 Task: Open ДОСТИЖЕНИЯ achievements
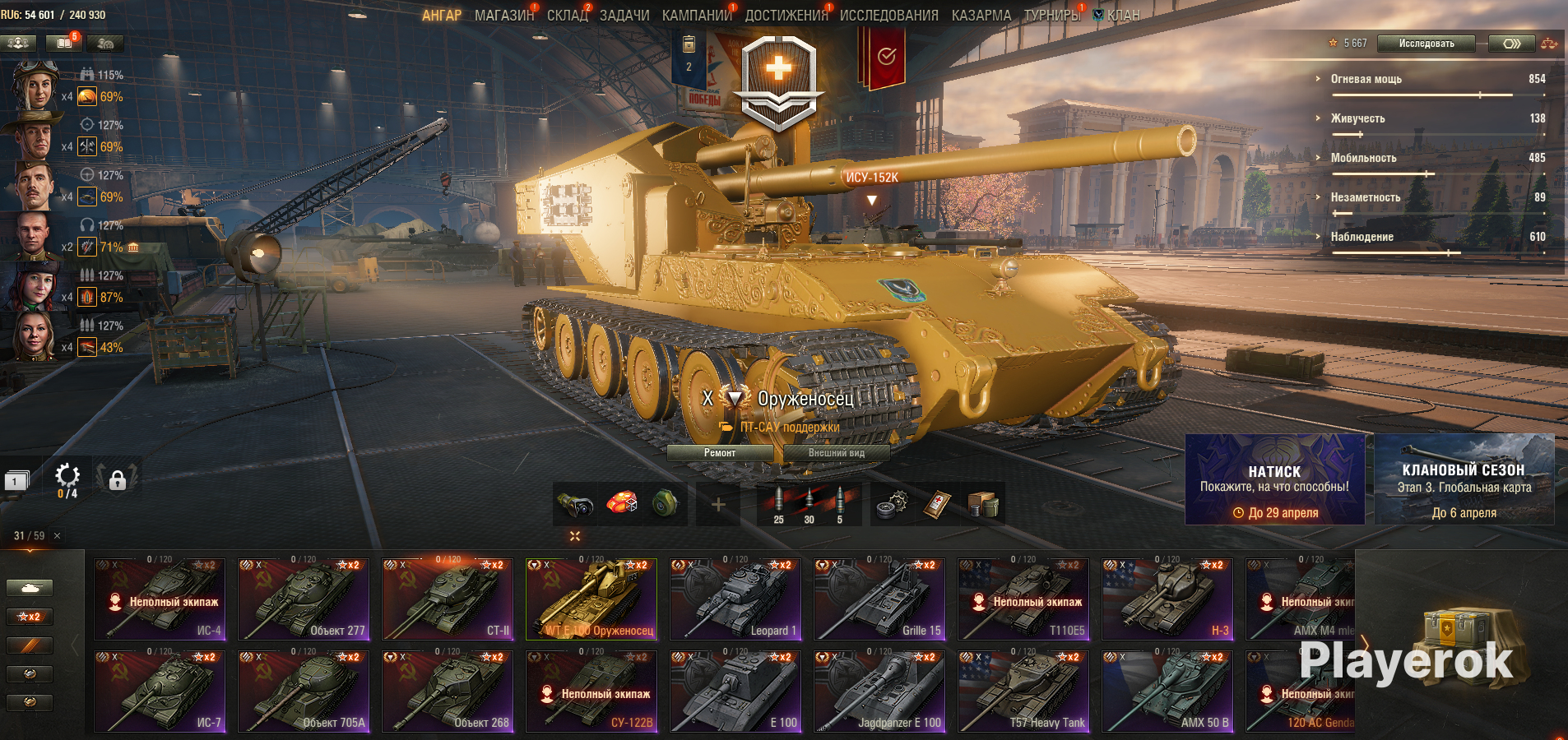[x=786, y=16]
